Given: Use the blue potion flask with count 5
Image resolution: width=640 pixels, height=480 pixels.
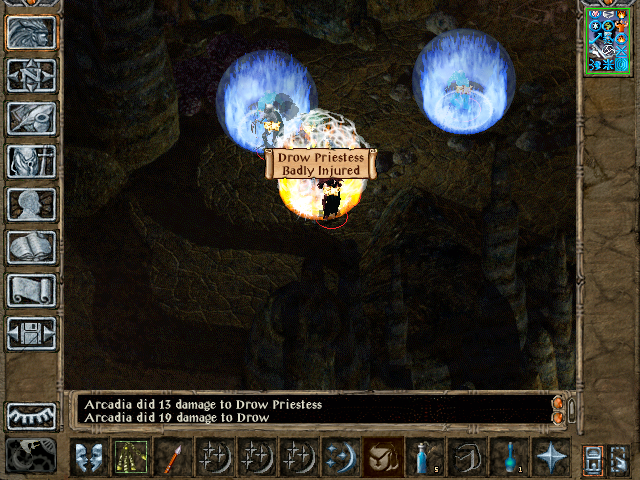Looking at the screenshot, I should tap(425, 457).
